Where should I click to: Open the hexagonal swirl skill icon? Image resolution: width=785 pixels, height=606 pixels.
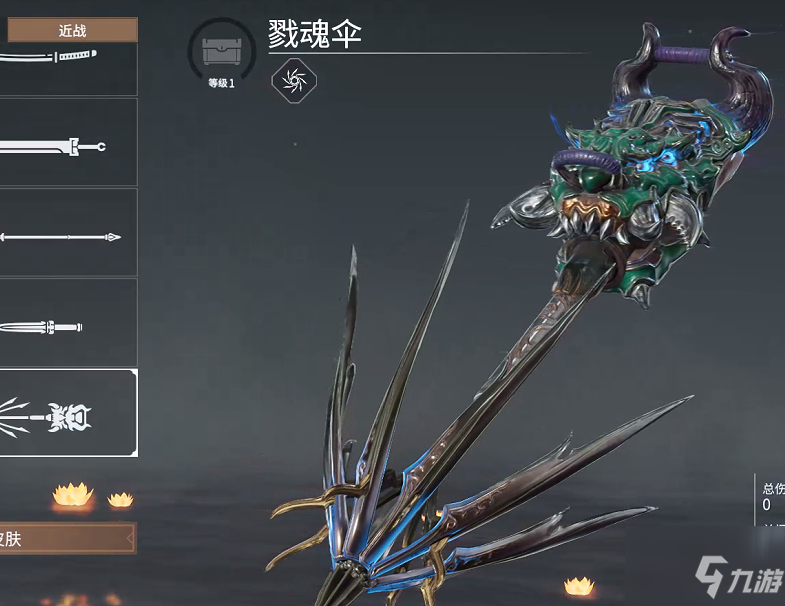point(293,81)
